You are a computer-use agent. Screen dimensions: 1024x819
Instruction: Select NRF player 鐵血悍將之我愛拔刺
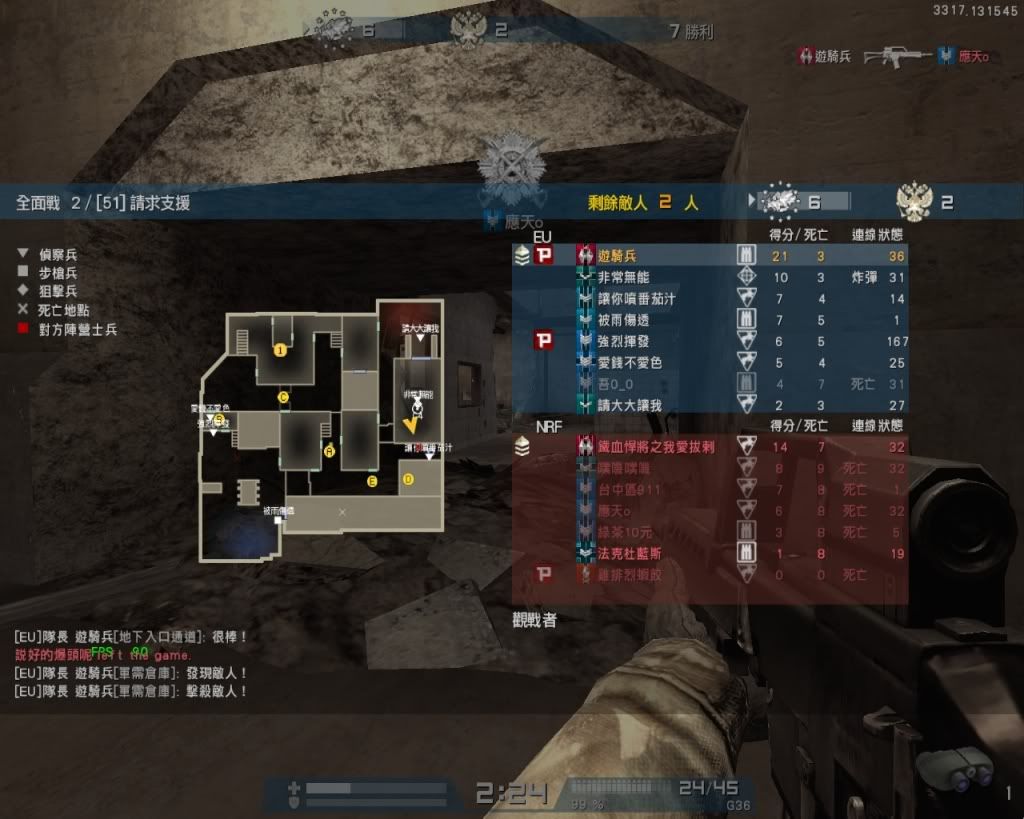coord(657,447)
